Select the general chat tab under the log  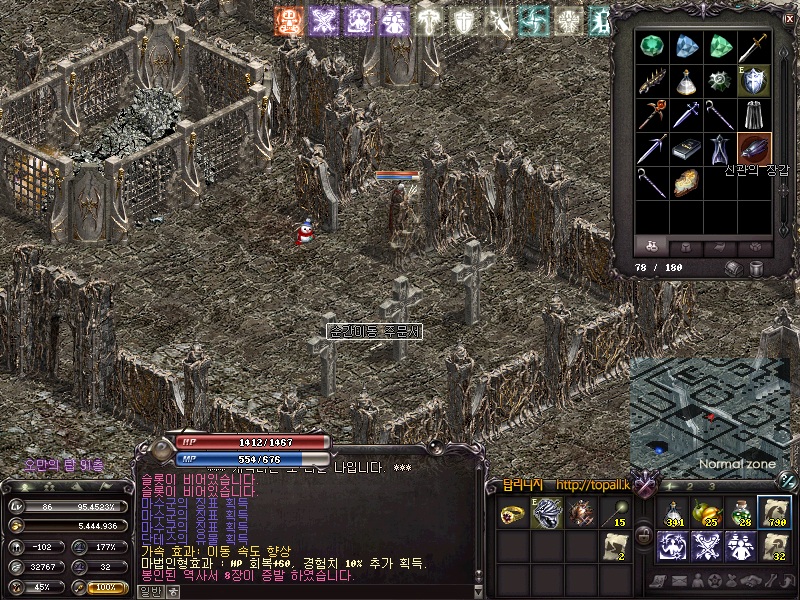tap(149, 591)
